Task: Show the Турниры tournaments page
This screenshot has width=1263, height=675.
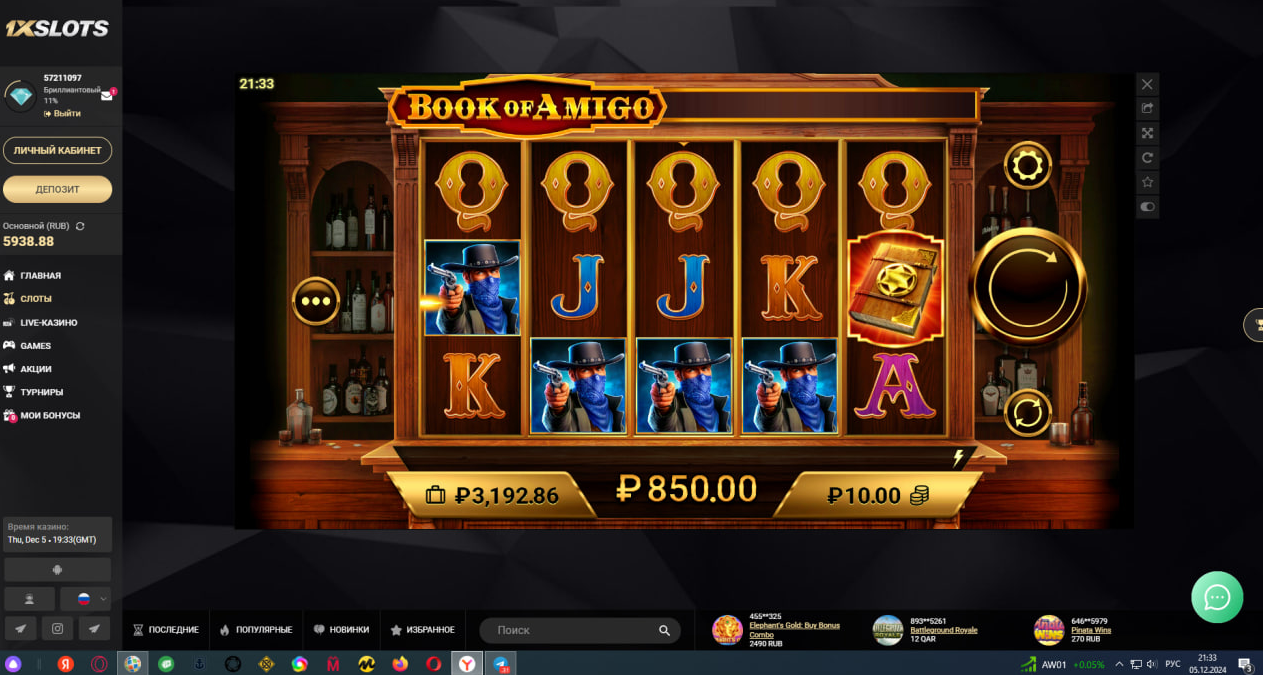Action: [x=42, y=392]
